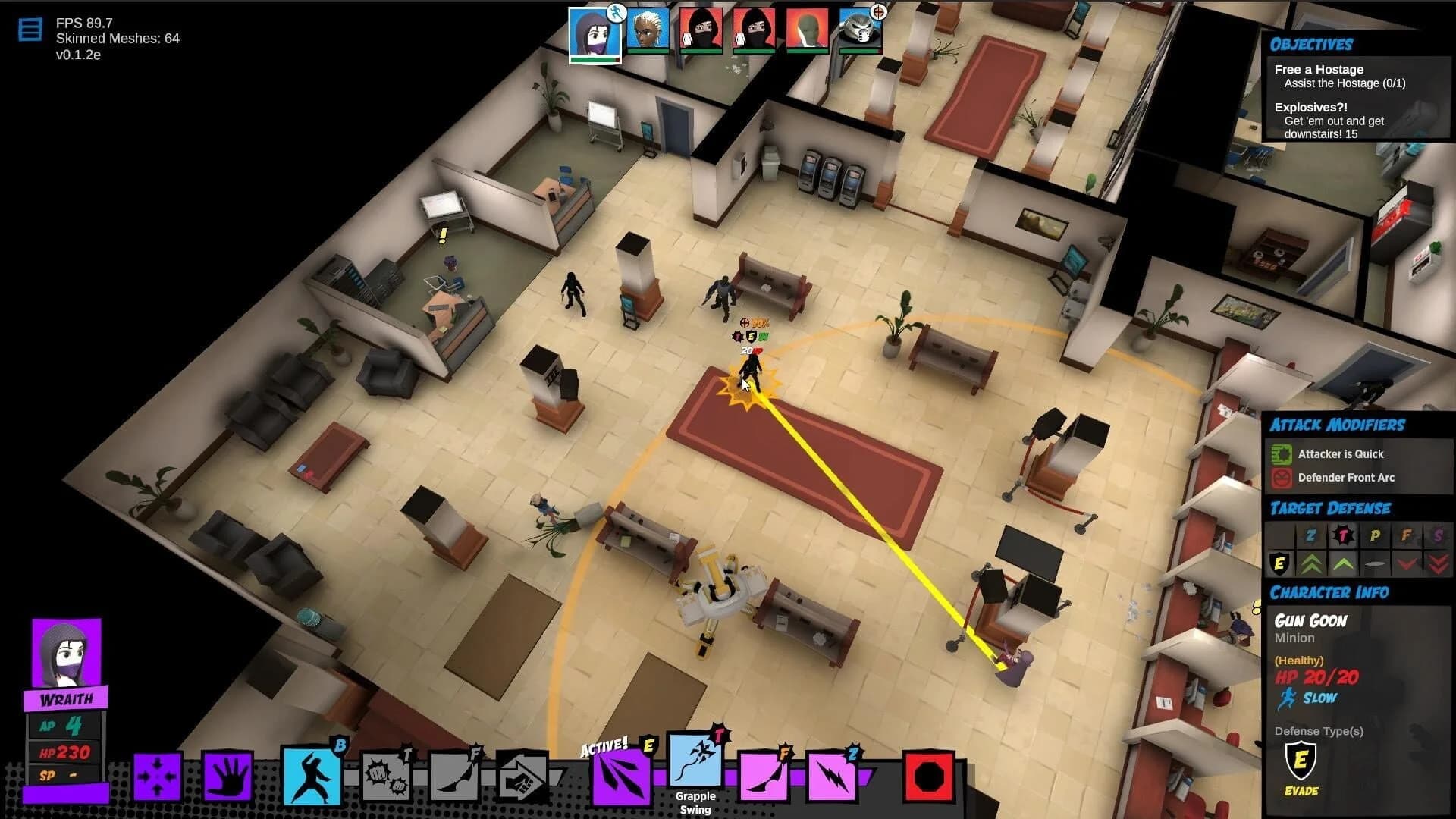Expand the Objectives panel header
The image size is (1456, 819).
click(1312, 43)
